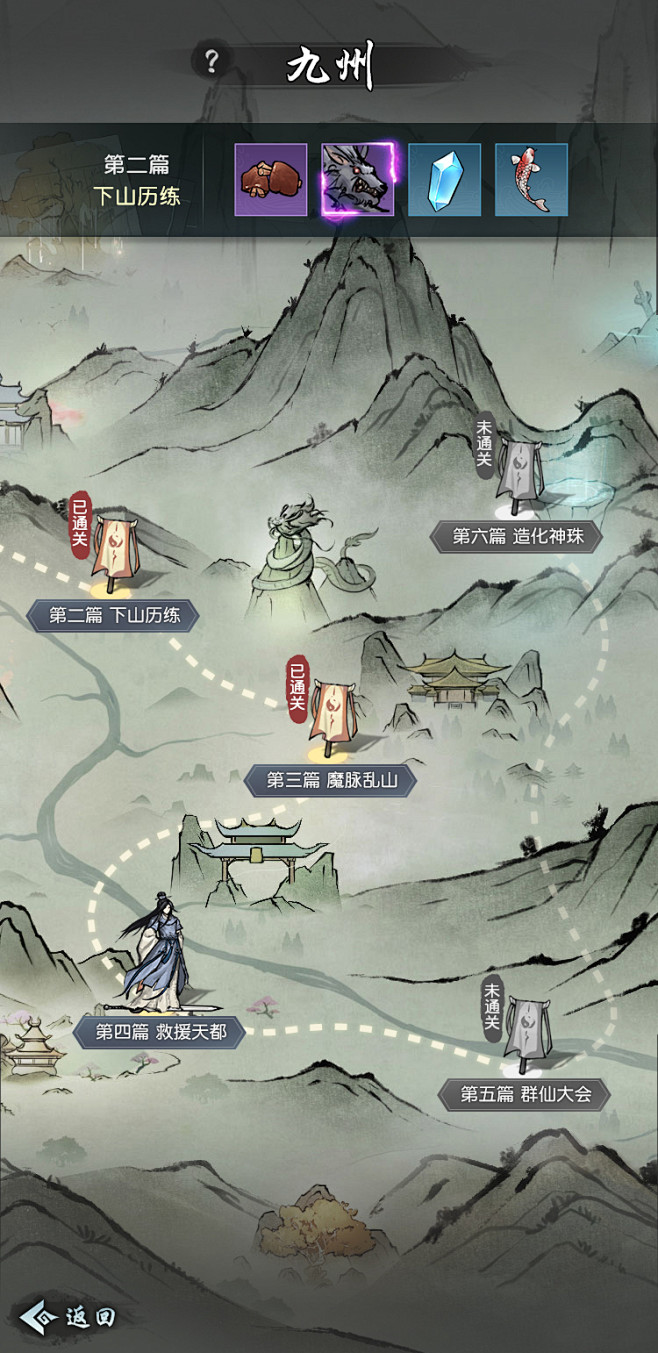Viewport: 658px width, 1353px height.
Task: Select the wolf demon boss icon
Action: (358, 180)
